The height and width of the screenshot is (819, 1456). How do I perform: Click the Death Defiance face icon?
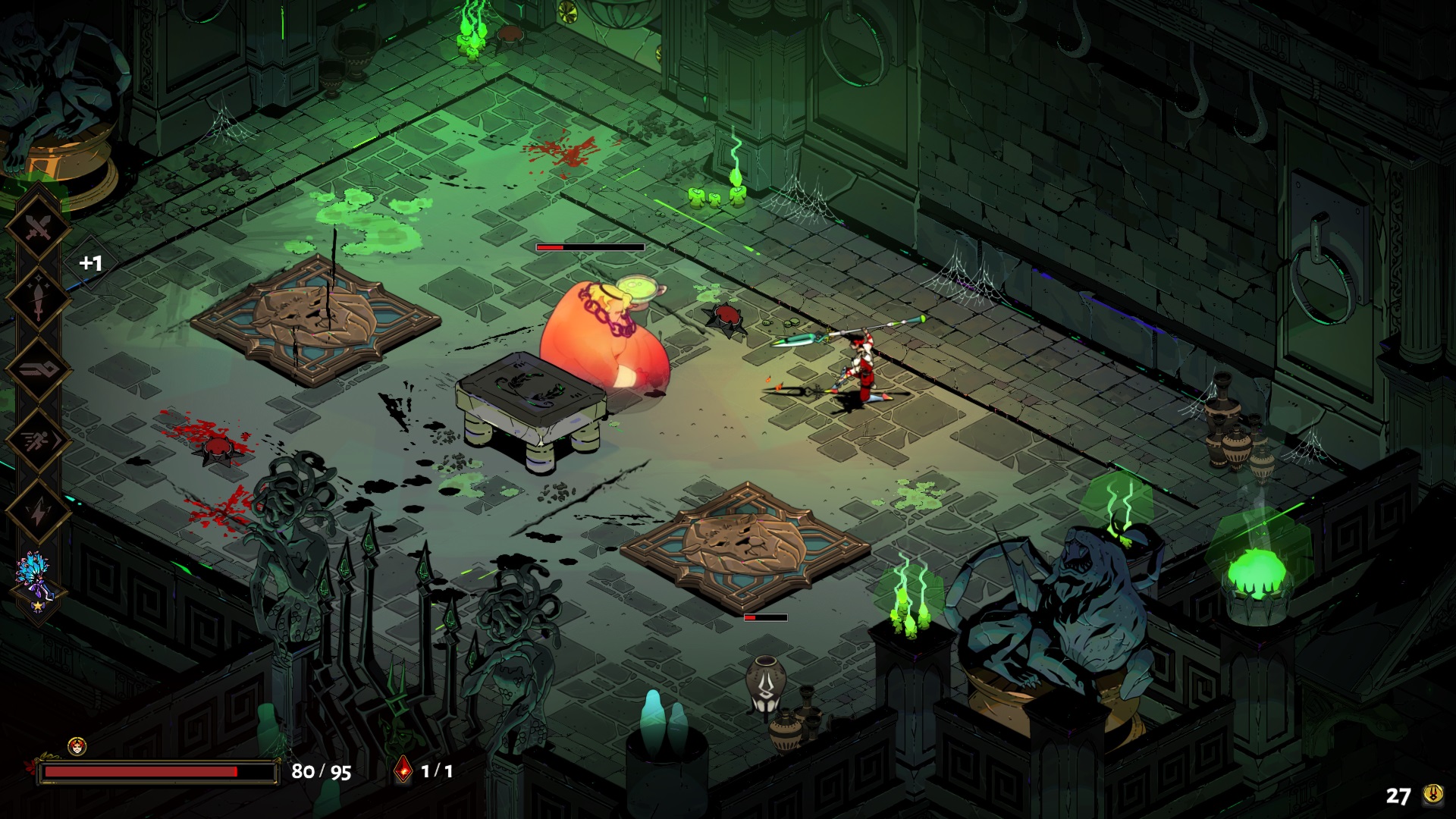pos(77,745)
